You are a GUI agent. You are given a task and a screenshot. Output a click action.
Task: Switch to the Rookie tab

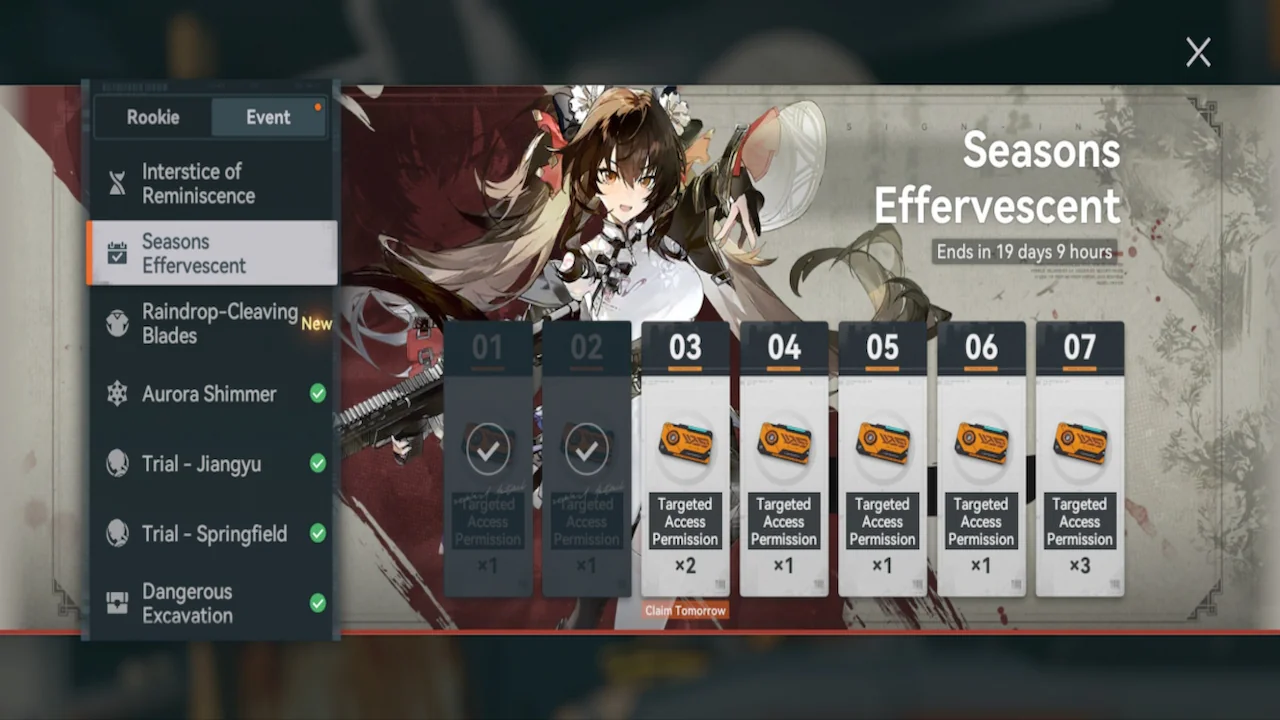(152, 117)
